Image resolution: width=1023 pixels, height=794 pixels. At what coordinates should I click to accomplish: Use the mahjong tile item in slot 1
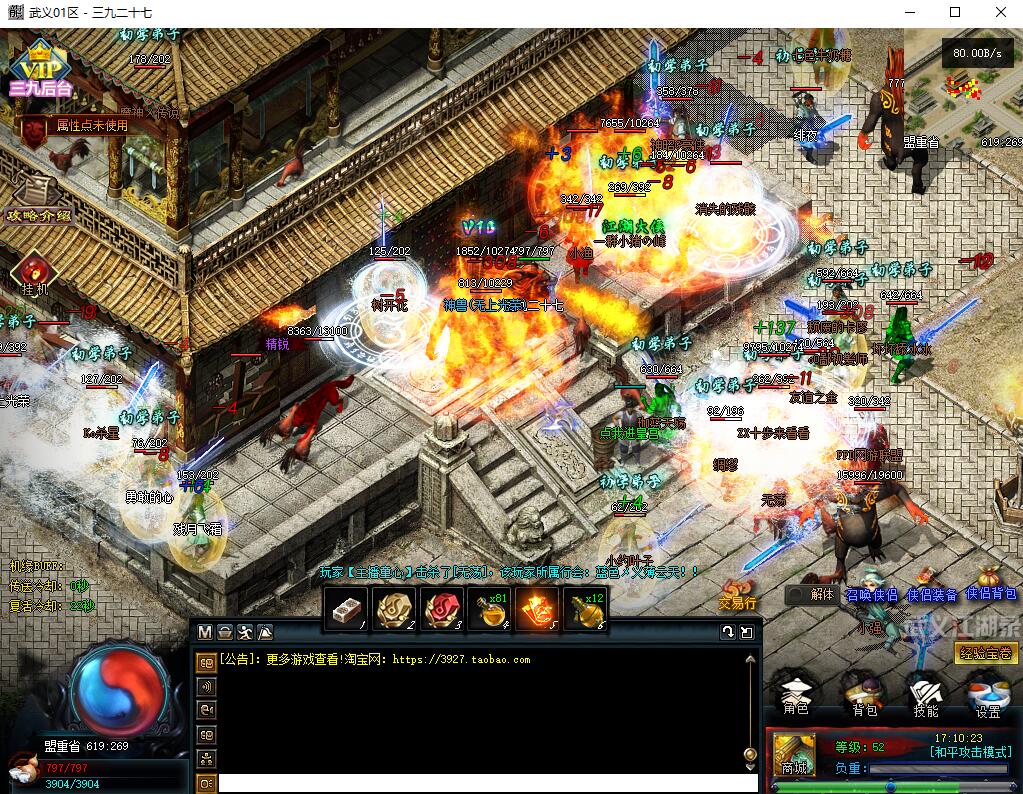pos(346,608)
